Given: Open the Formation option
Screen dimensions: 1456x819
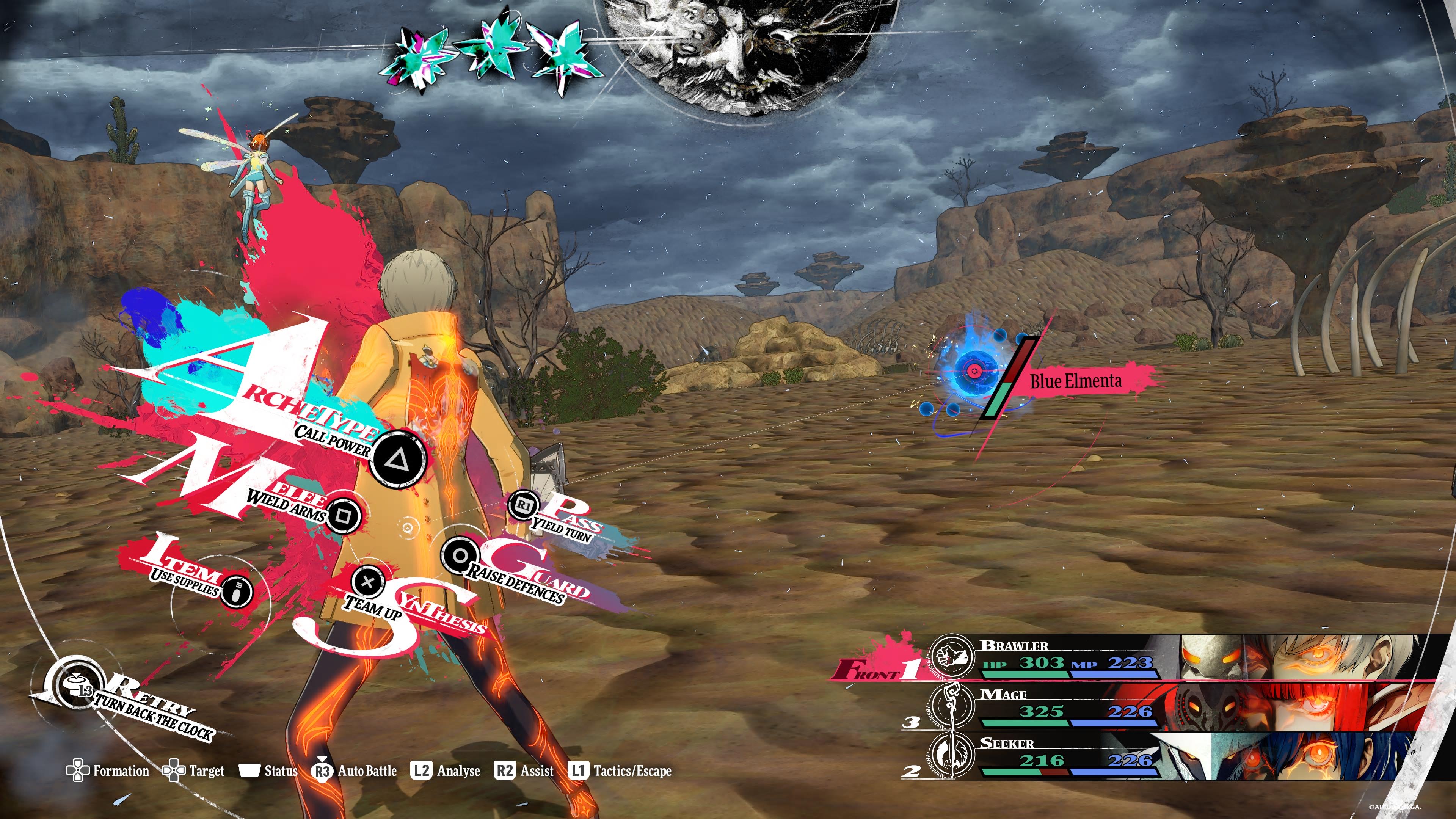Looking at the screenshot, I should tap(108, 771).
